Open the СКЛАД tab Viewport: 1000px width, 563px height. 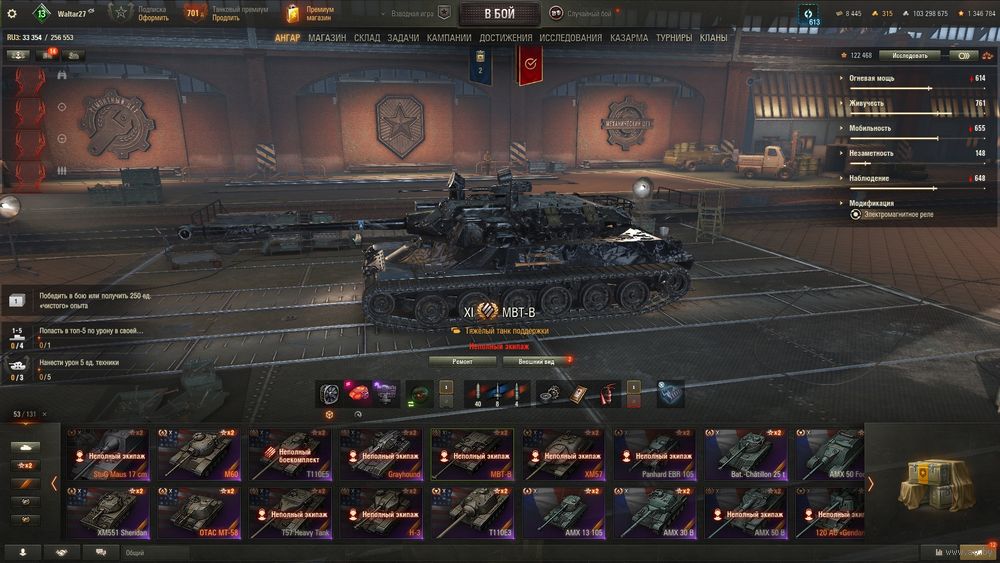367,38
